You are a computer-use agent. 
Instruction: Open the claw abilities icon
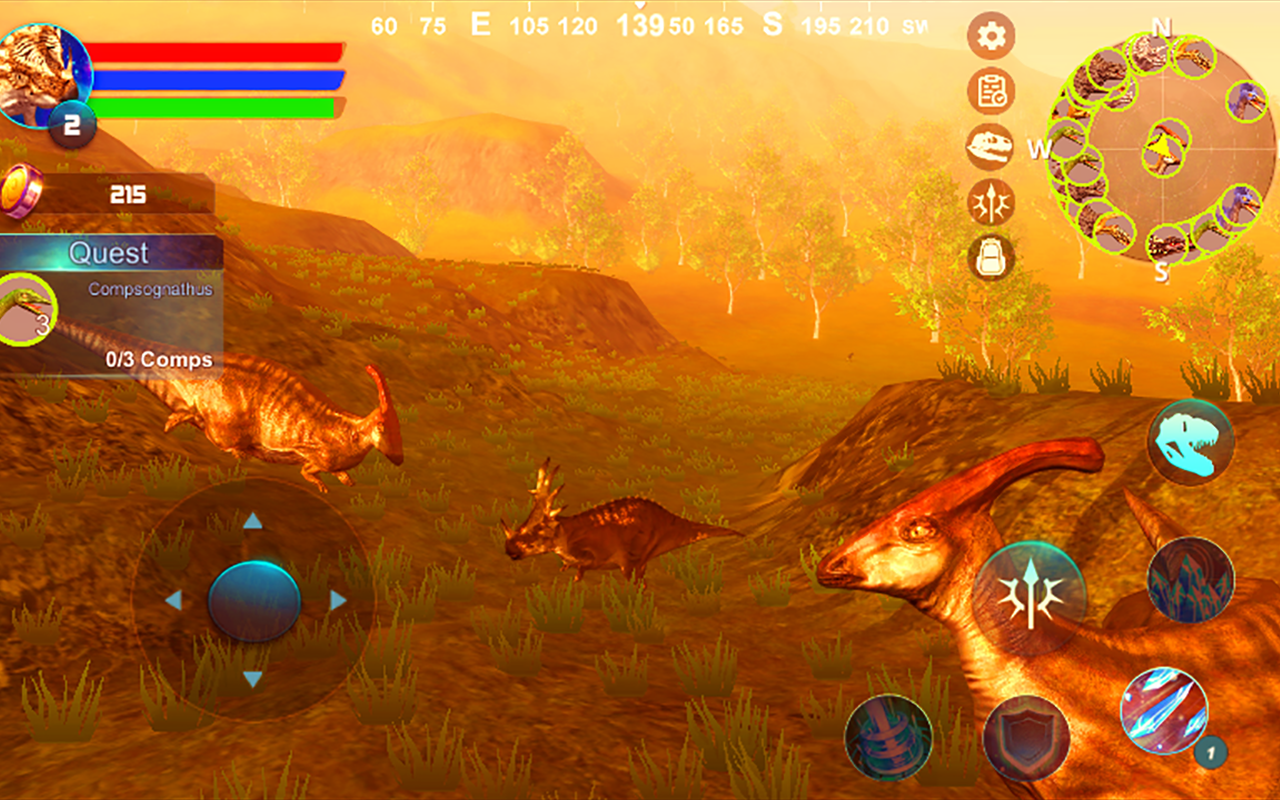click(989, 202)
